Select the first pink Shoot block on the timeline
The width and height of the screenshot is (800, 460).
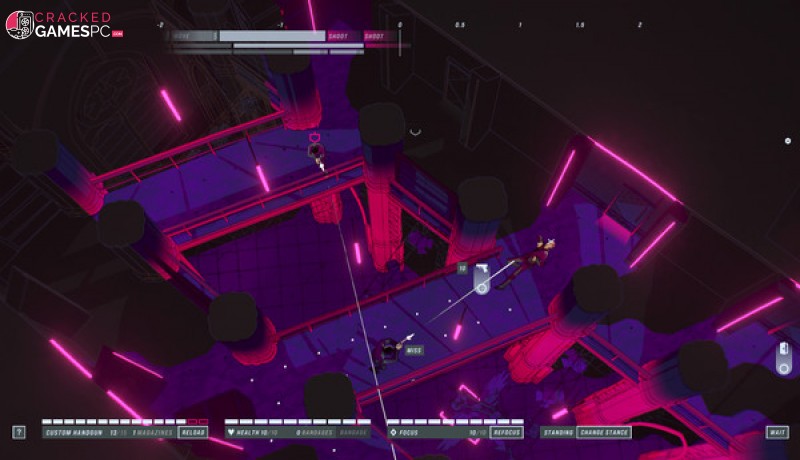[339, 36]
